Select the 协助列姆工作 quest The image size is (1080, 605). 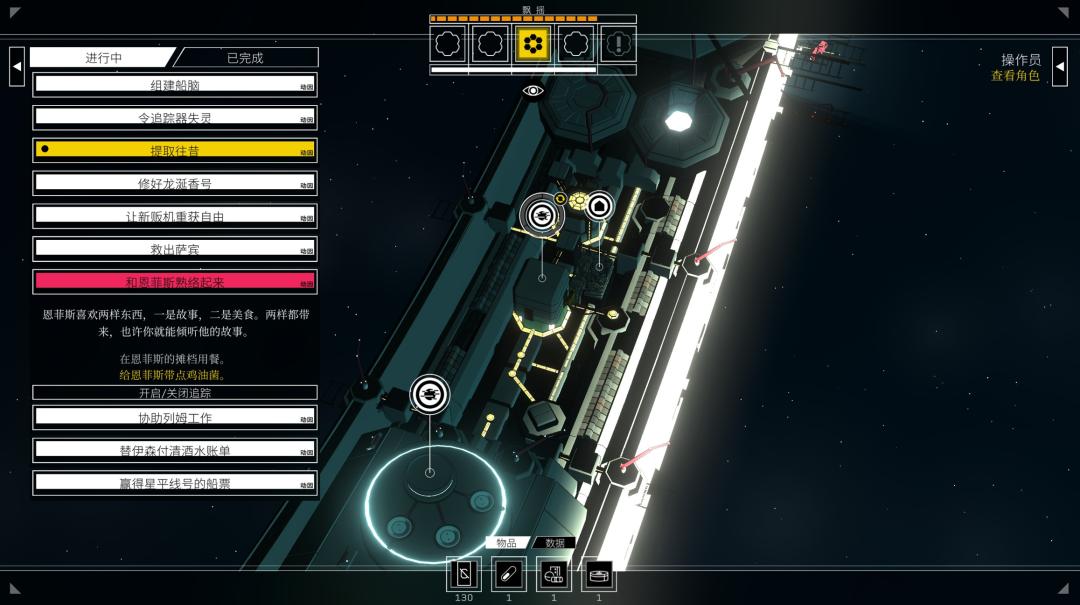click(174, 418)
